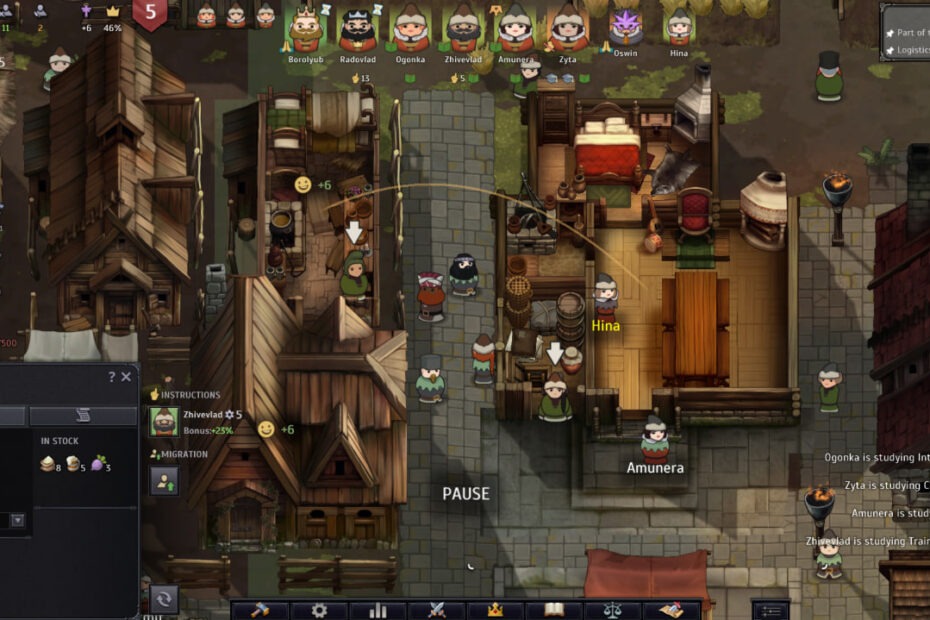Screen dimensions: 930x620
Task: Click the circular arrows refresh button
Action: [163, 598]
